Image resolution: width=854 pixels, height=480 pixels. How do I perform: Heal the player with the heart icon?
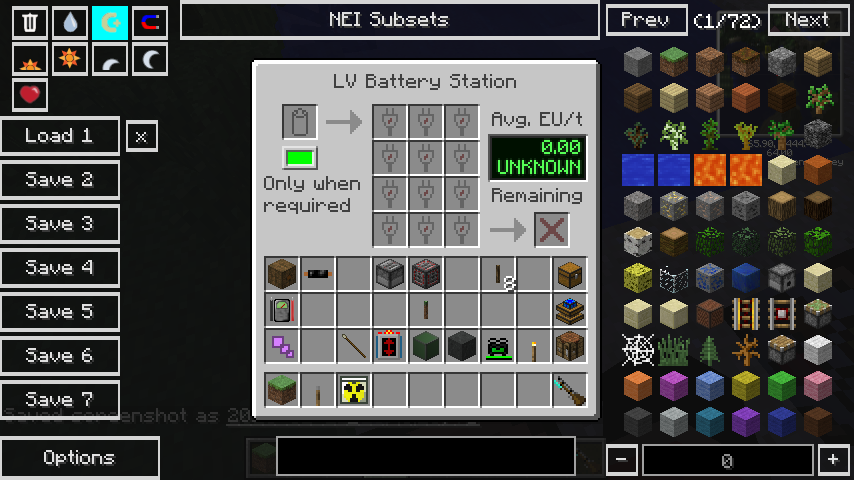(x=30, y=95)
